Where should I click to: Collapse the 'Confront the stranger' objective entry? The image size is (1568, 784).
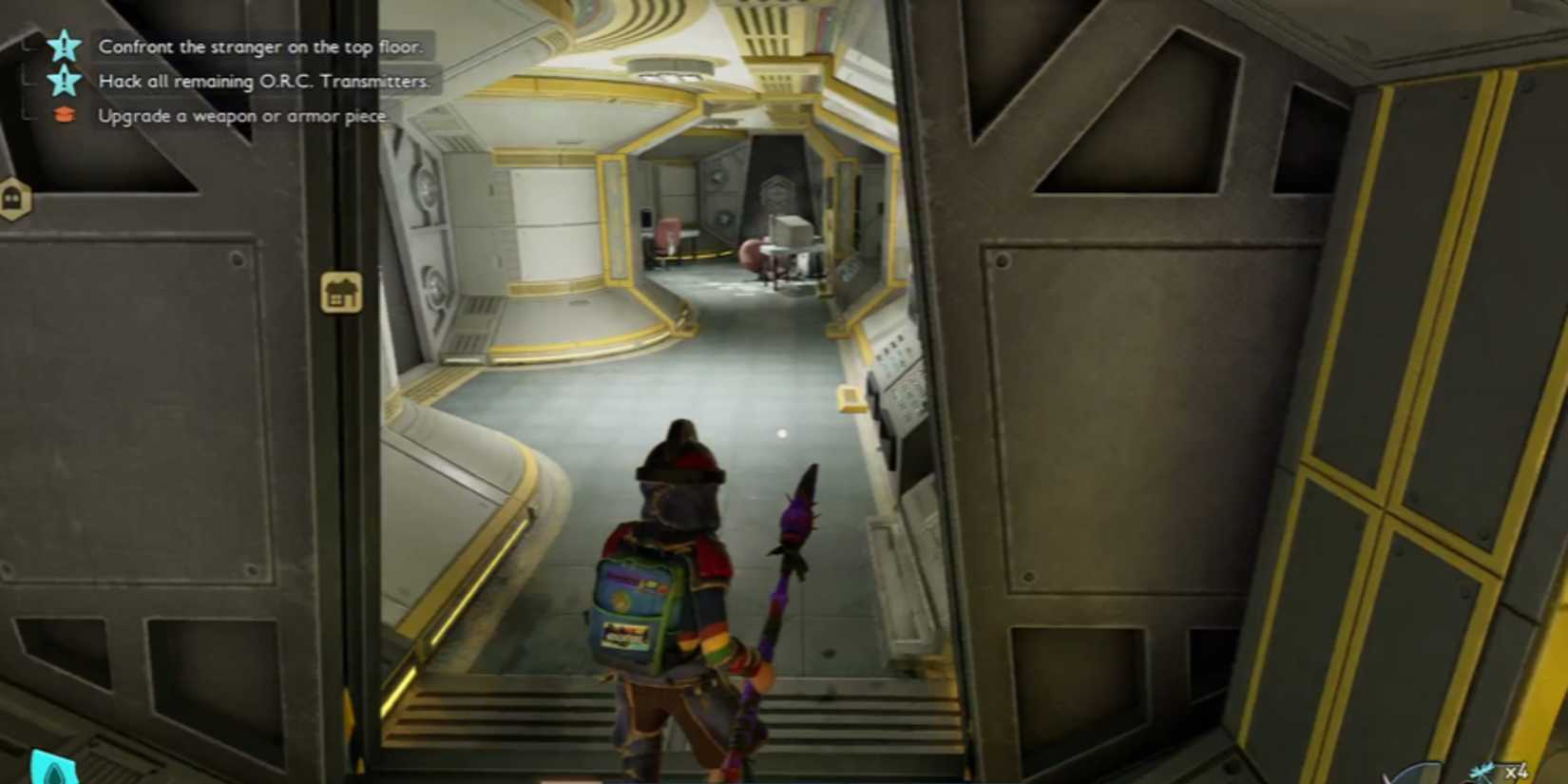click(29, 46)
